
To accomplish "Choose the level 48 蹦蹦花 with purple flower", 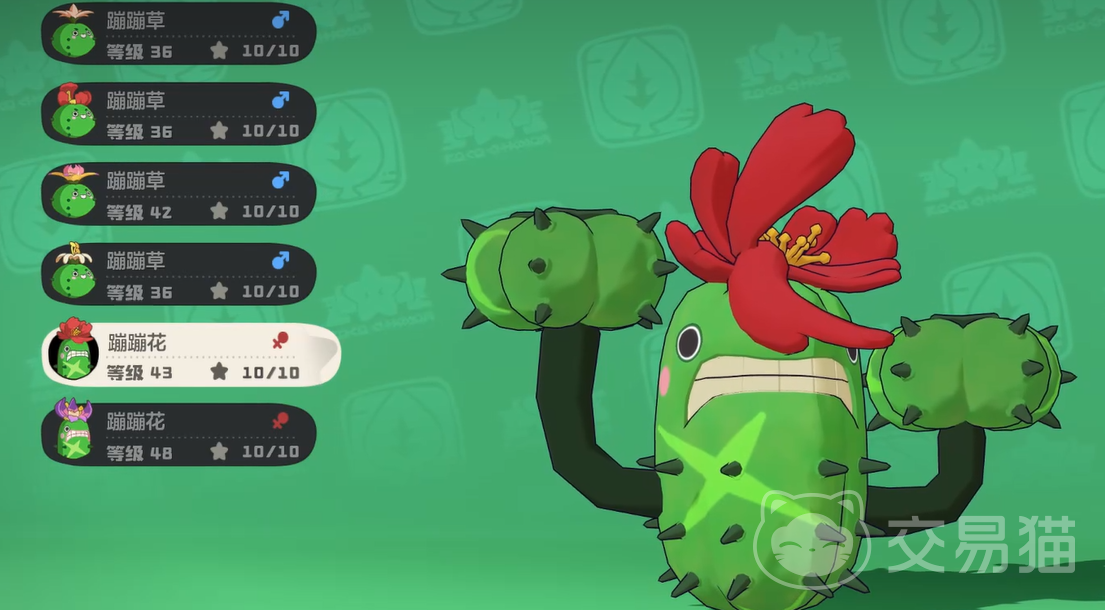I will 180,435.
